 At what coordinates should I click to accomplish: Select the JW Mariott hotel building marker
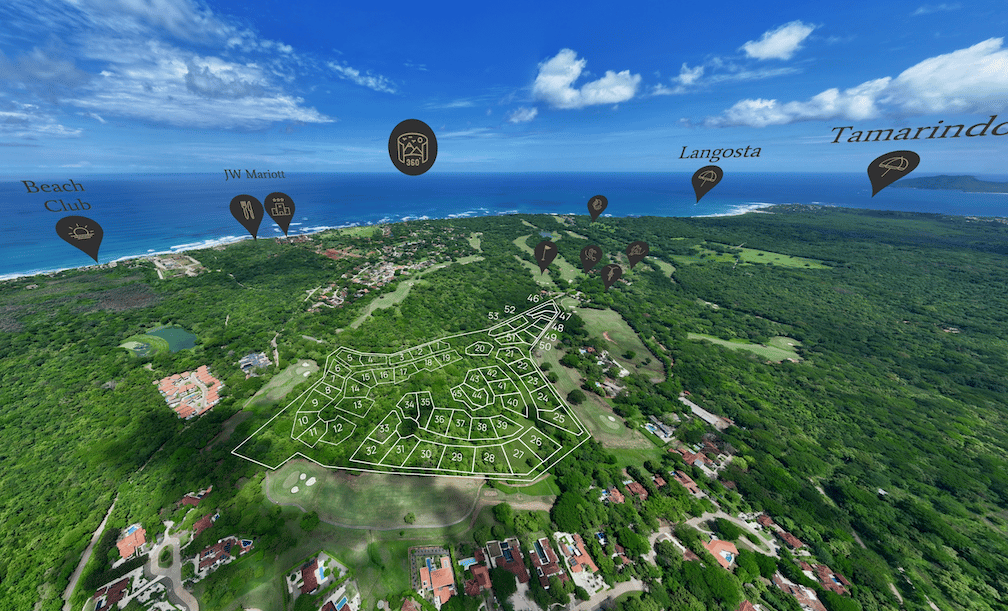279,208
